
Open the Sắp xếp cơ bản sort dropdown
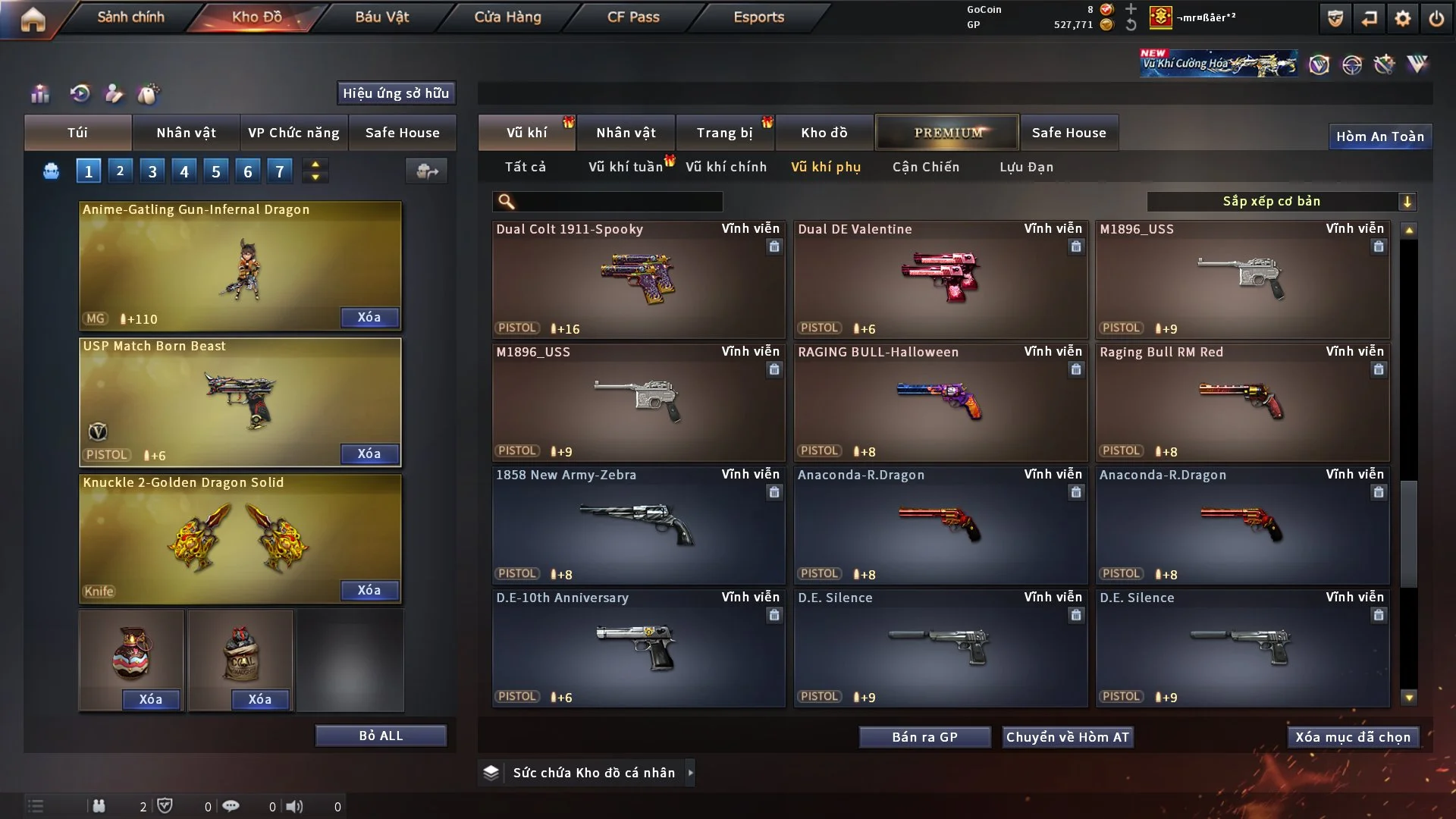pyautogui.click(x=1282, y=202)
